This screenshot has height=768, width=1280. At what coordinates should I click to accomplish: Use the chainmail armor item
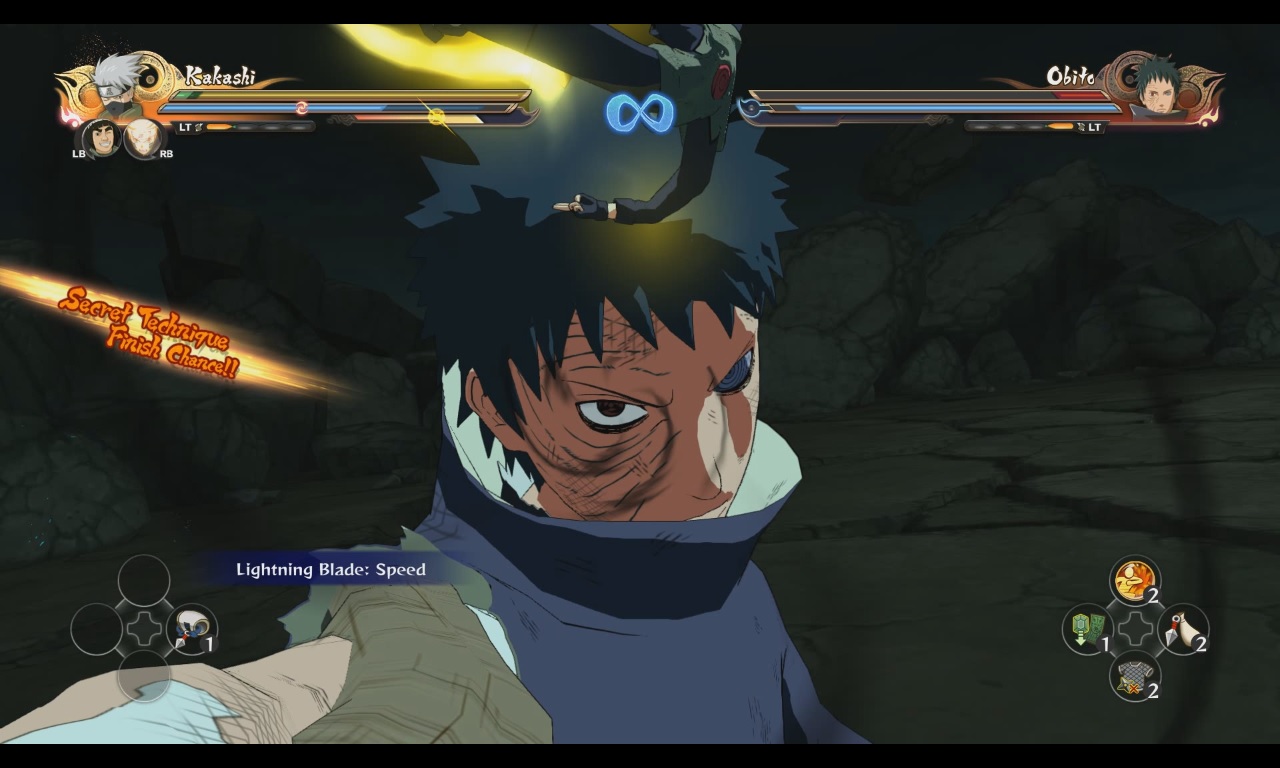click(1134, 677)
